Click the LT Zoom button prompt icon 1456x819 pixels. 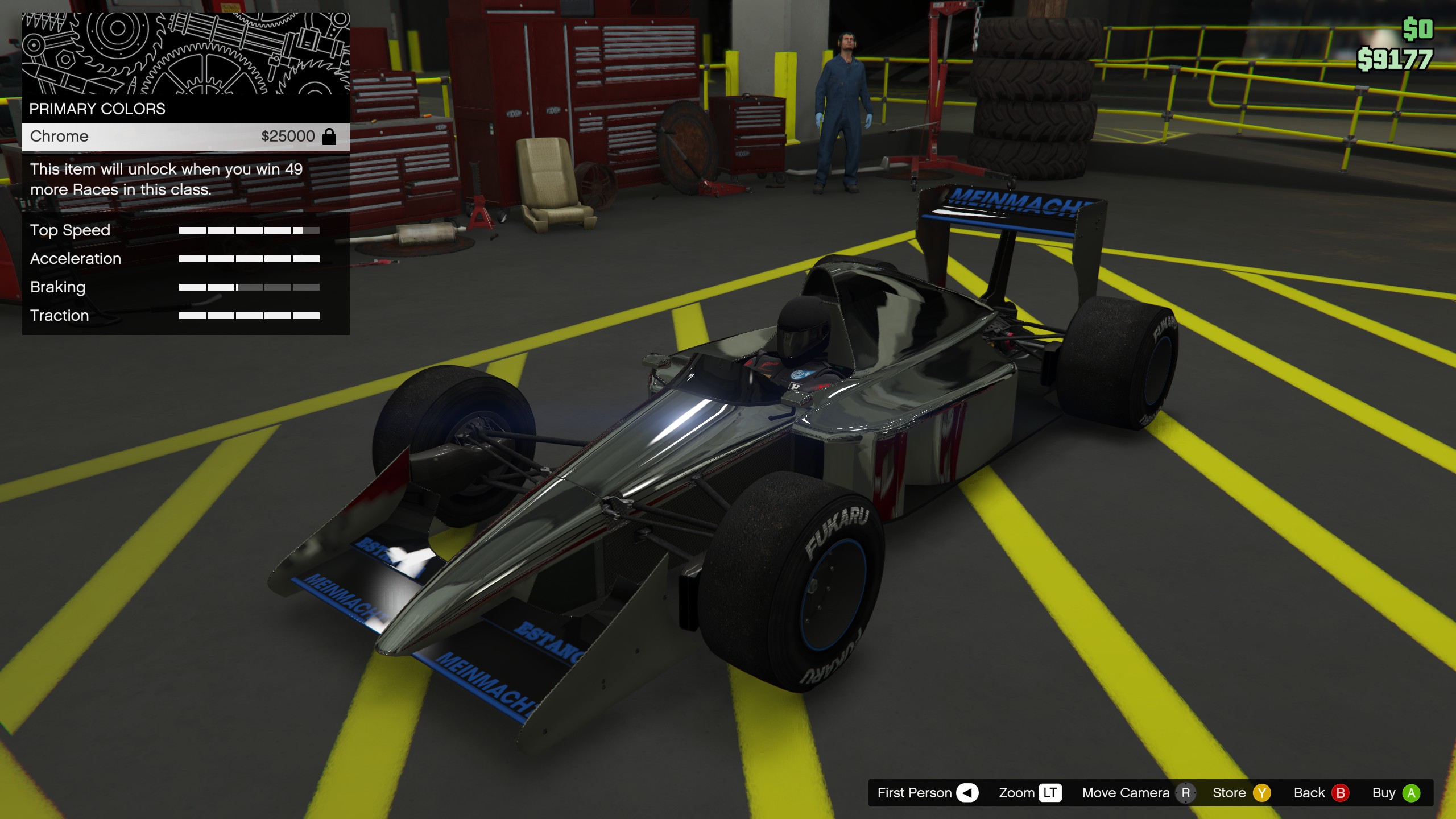(1051, 792)
